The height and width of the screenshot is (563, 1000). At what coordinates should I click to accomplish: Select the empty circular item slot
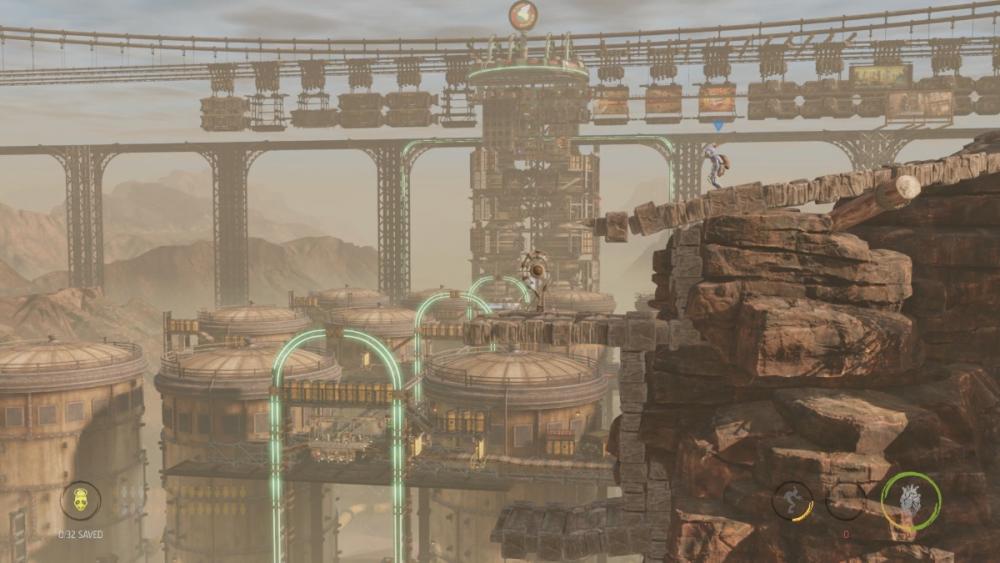pos(846,500)
